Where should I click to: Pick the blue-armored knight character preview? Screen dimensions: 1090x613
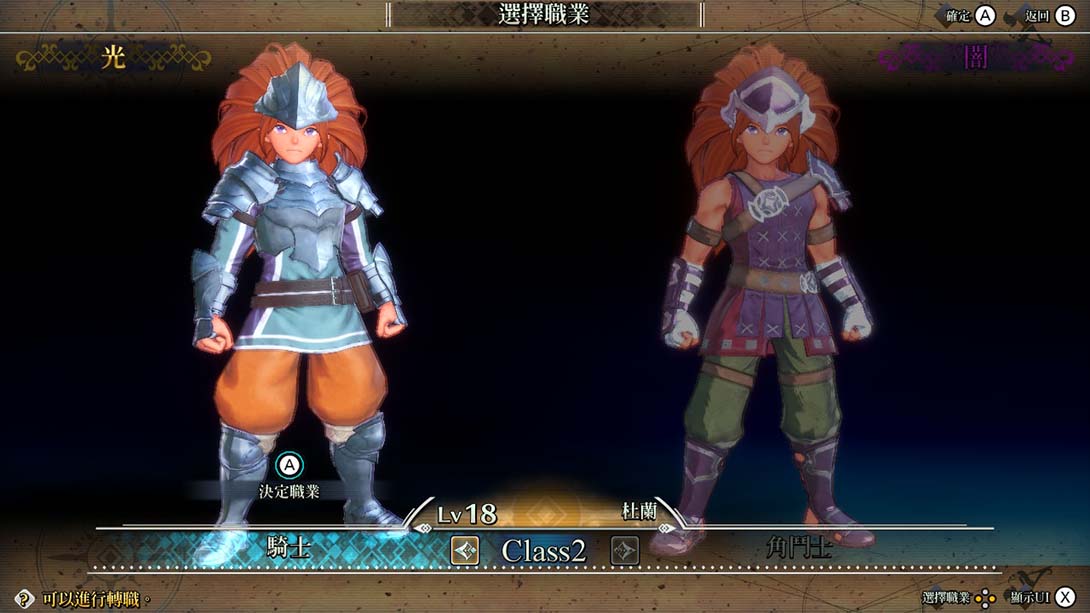pos(297,290)
